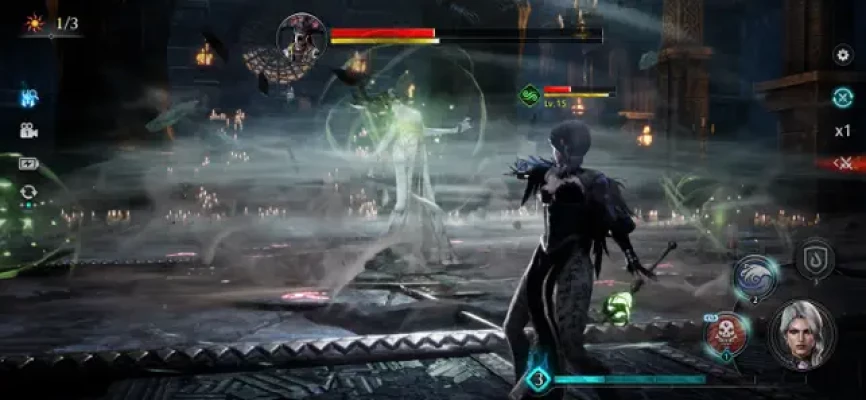
Task: Toggle the battery saver icon
Action: click(x=28, y=163)
